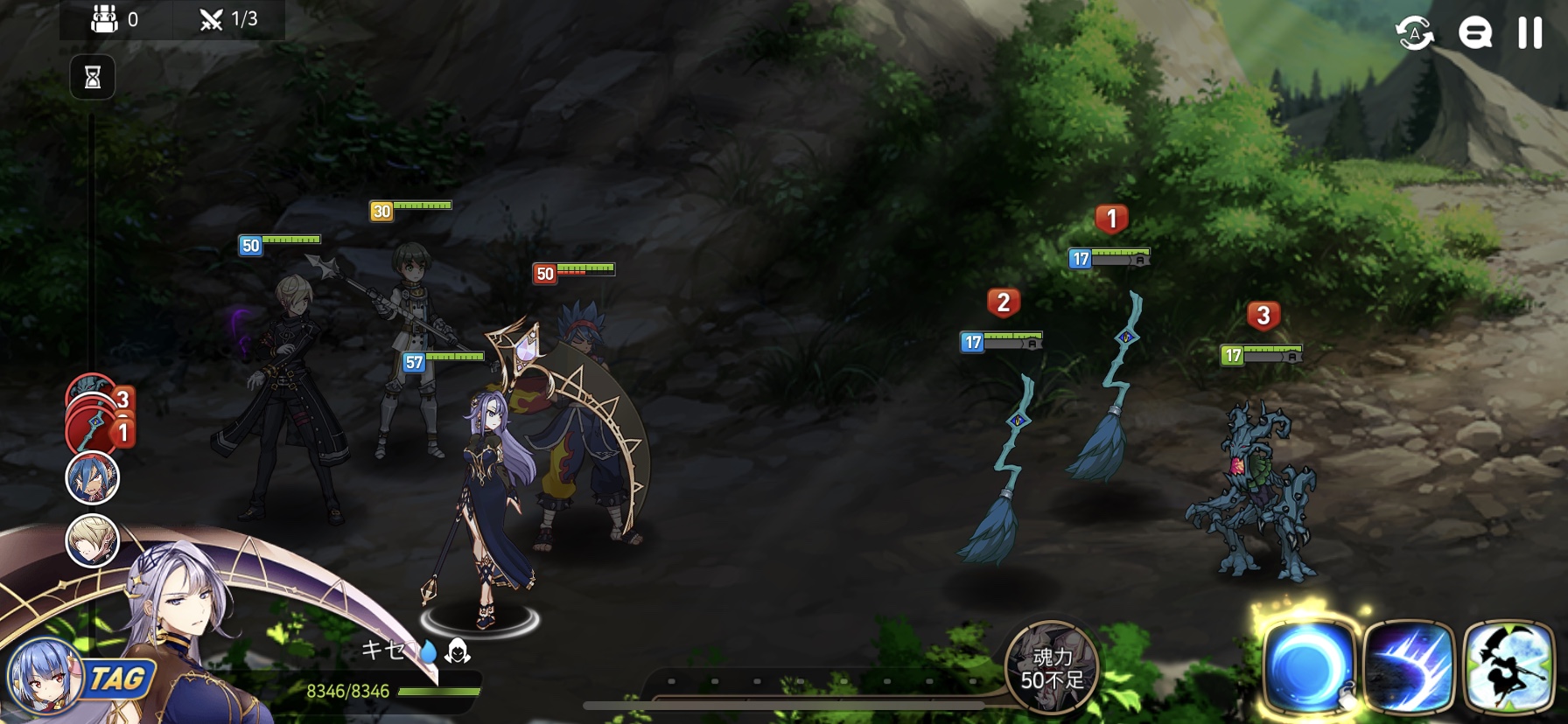
Task: Activate the TAG swap button
Action: (x=117, y=679)
